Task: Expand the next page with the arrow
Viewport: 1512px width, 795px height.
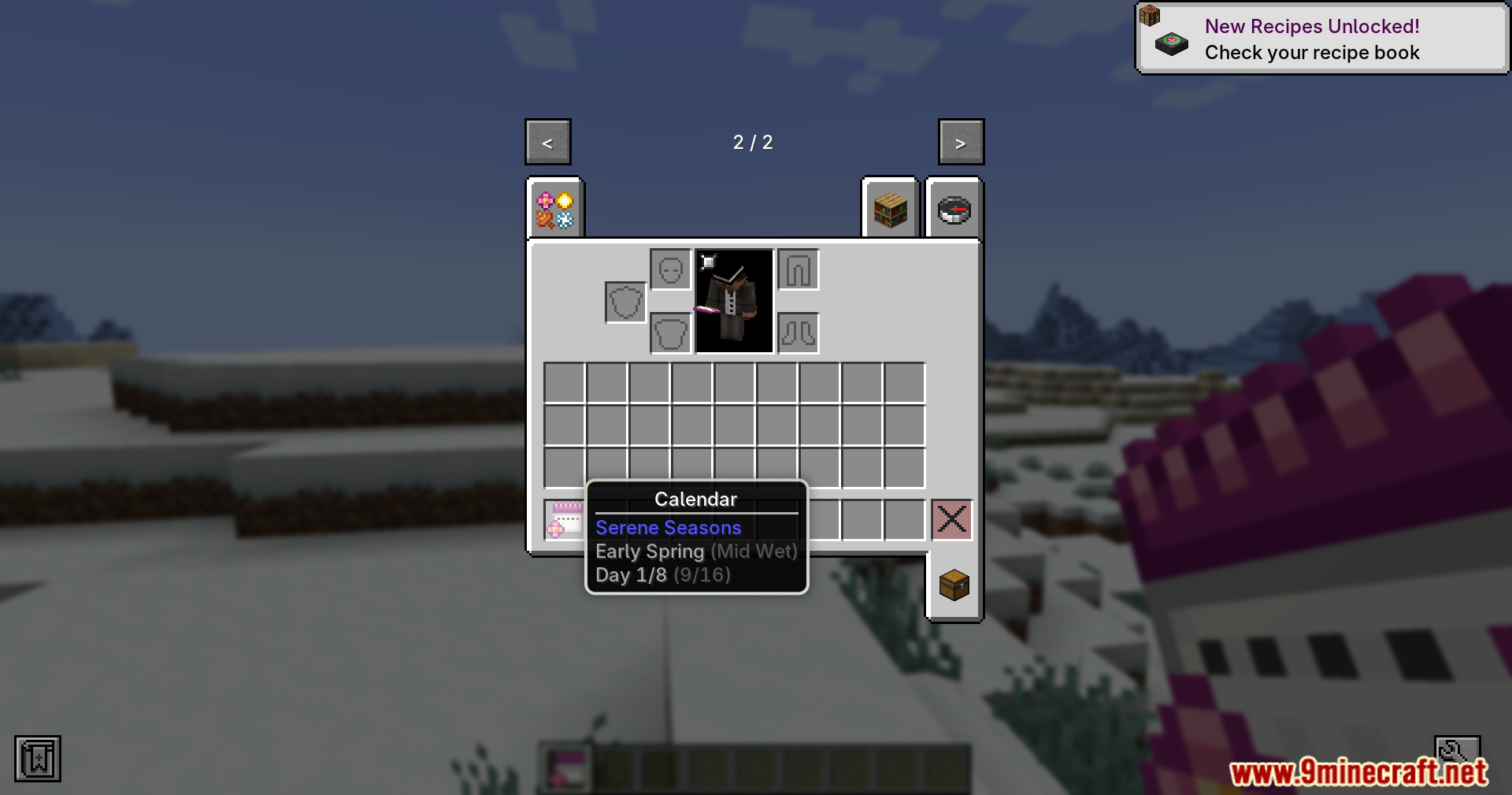Action: tap(960, 142)
